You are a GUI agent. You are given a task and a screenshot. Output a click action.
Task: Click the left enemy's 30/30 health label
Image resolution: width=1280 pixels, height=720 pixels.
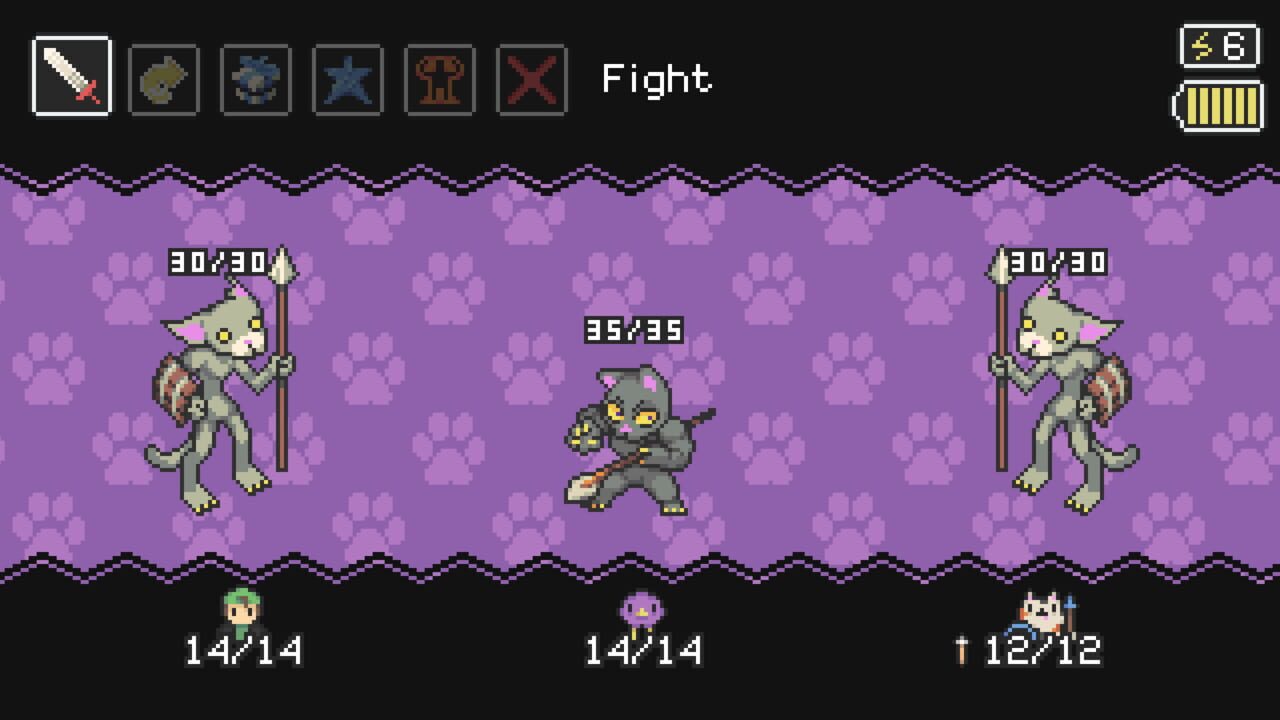215,263
